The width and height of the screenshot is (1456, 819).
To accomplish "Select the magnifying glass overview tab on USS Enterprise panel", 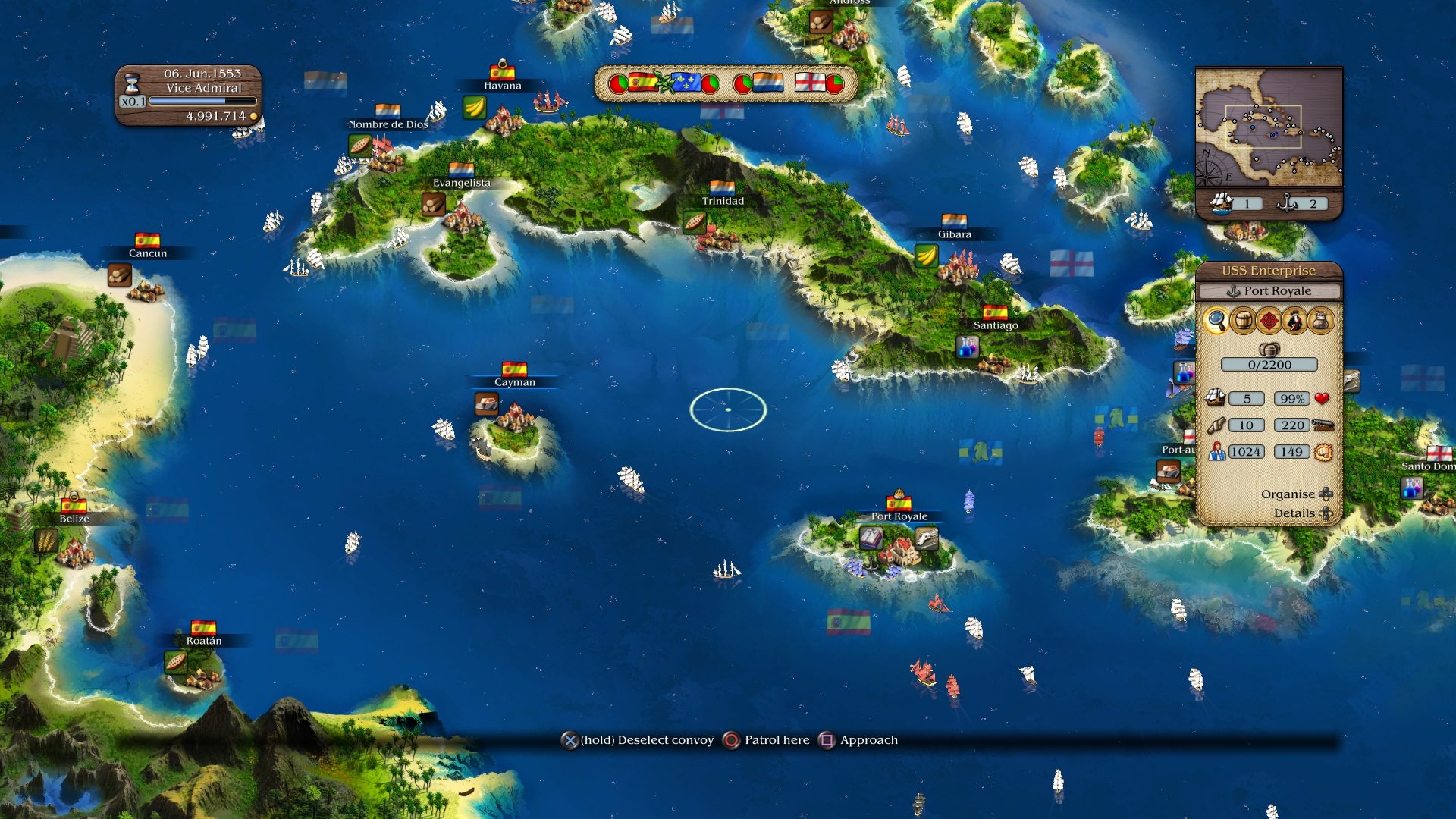I will tap(1217, 320).
